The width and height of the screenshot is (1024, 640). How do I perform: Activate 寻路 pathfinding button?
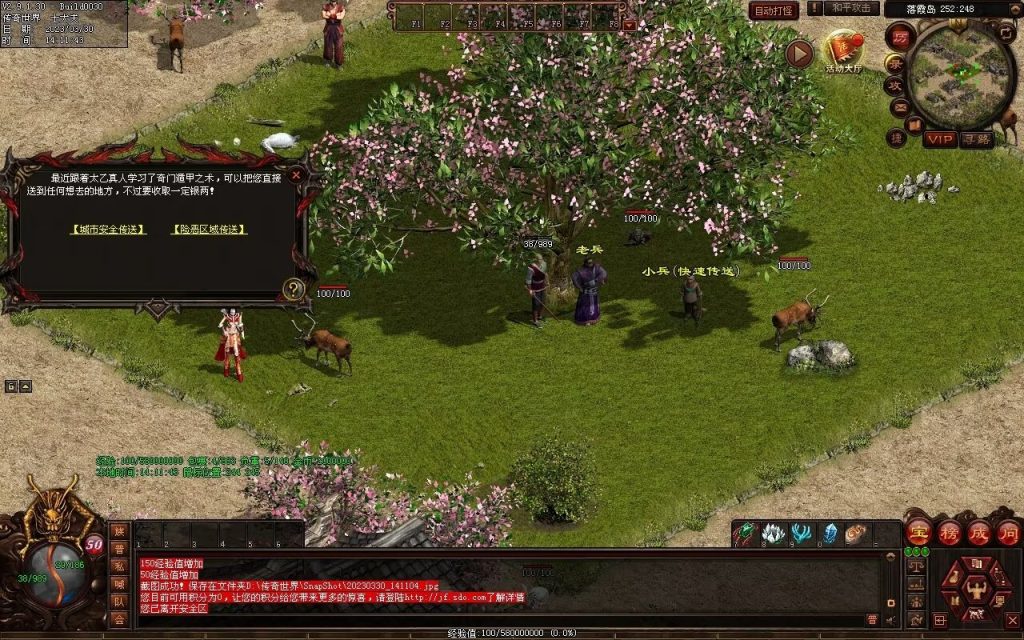pos(977,139)
